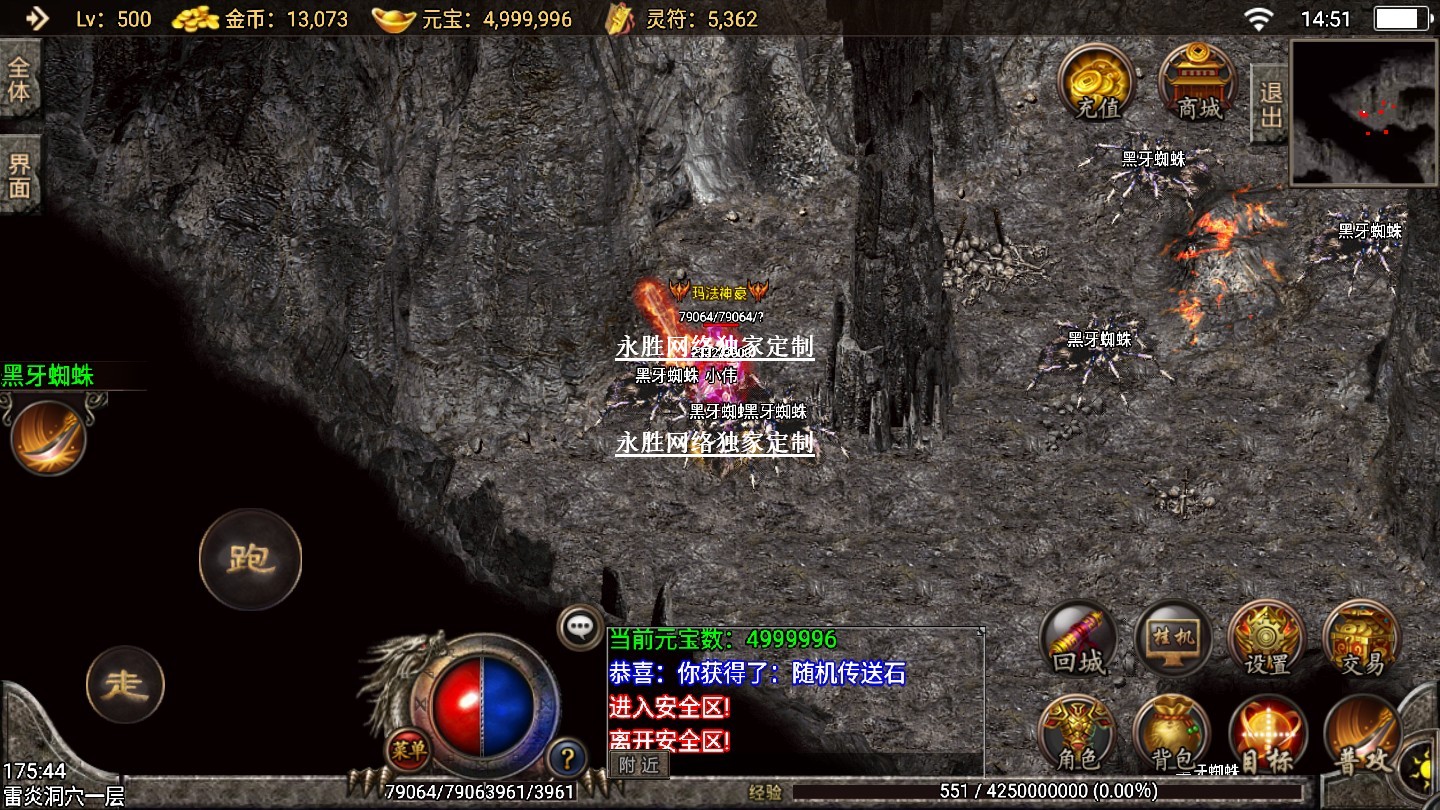Open the 角色 character sheet
1440x810 pixels.
tap(1077, 735)
